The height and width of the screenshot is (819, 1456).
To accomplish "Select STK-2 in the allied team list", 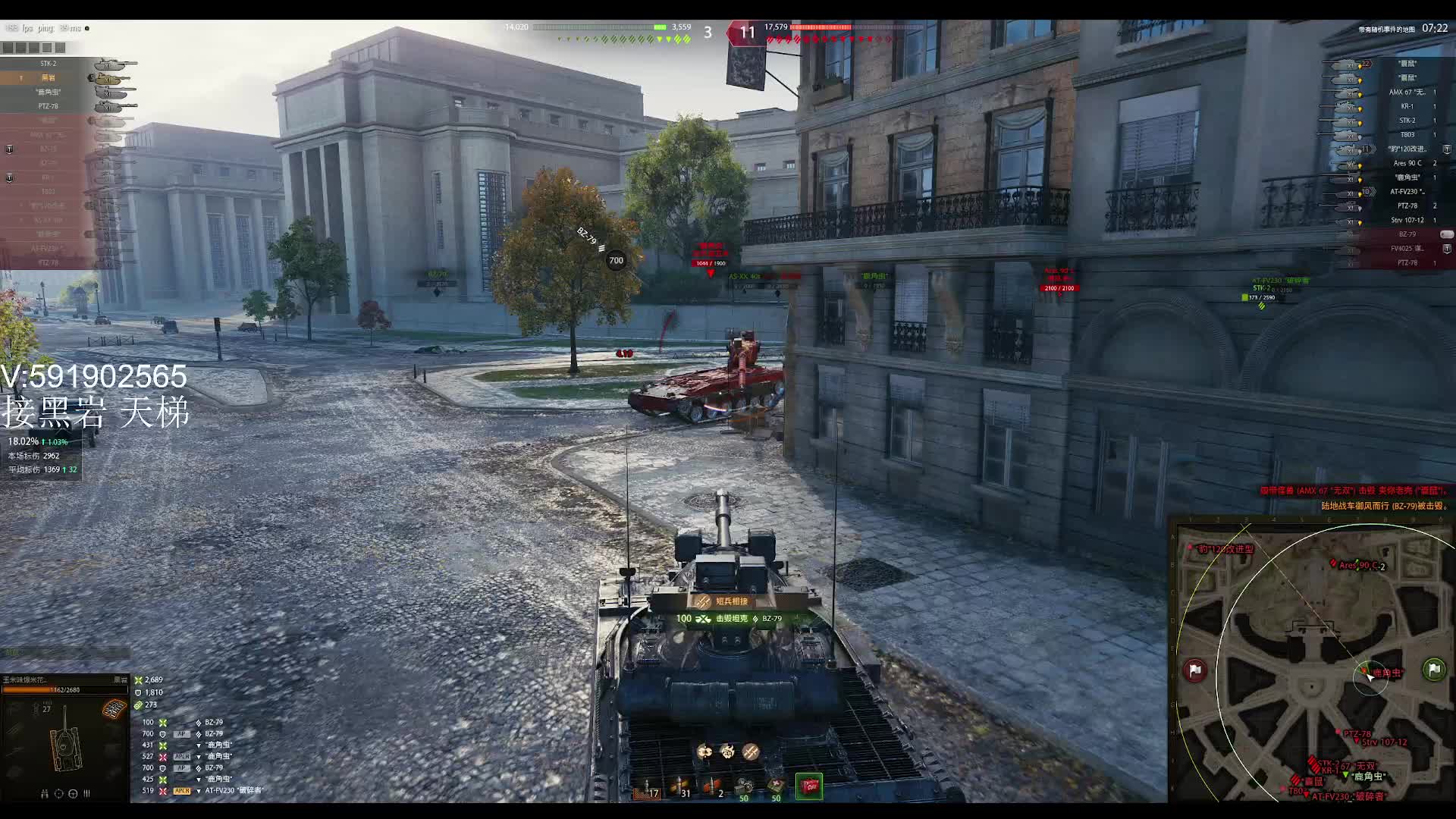I will [49, 64].
